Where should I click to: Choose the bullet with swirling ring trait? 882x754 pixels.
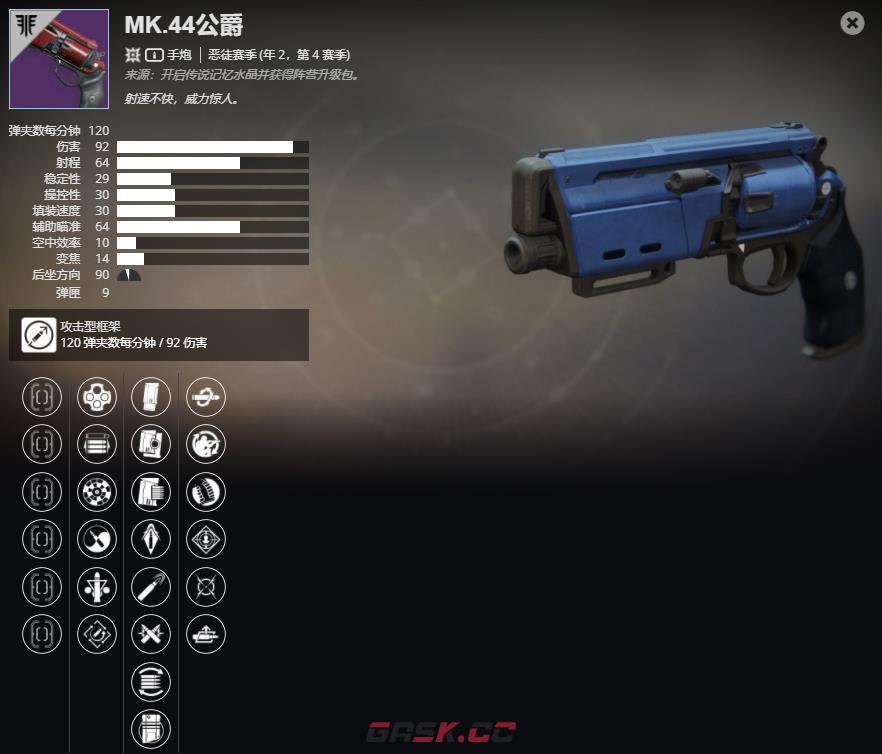pos(206,397)
